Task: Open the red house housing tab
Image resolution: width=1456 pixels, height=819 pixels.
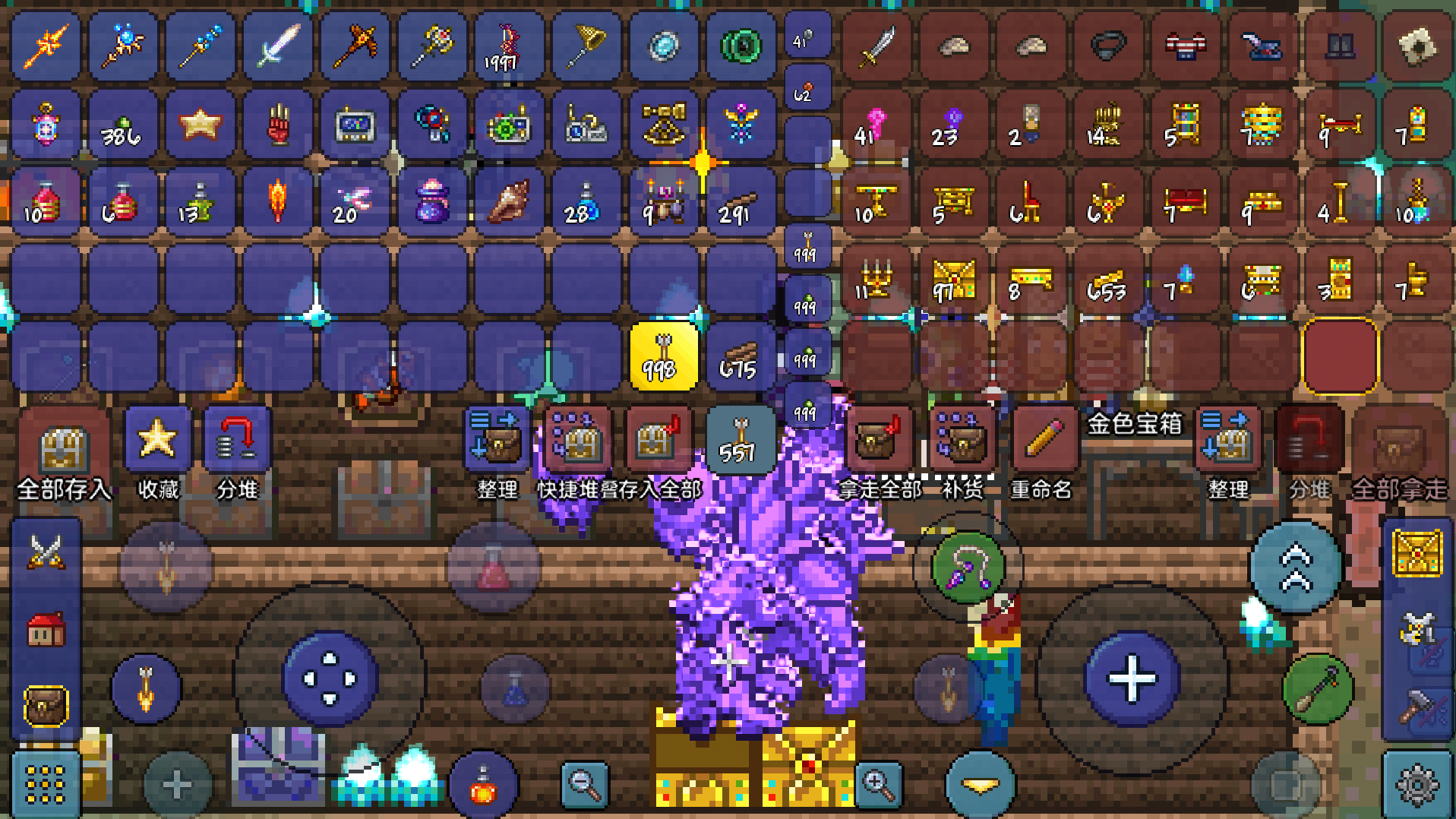Action: click(46, 629)
